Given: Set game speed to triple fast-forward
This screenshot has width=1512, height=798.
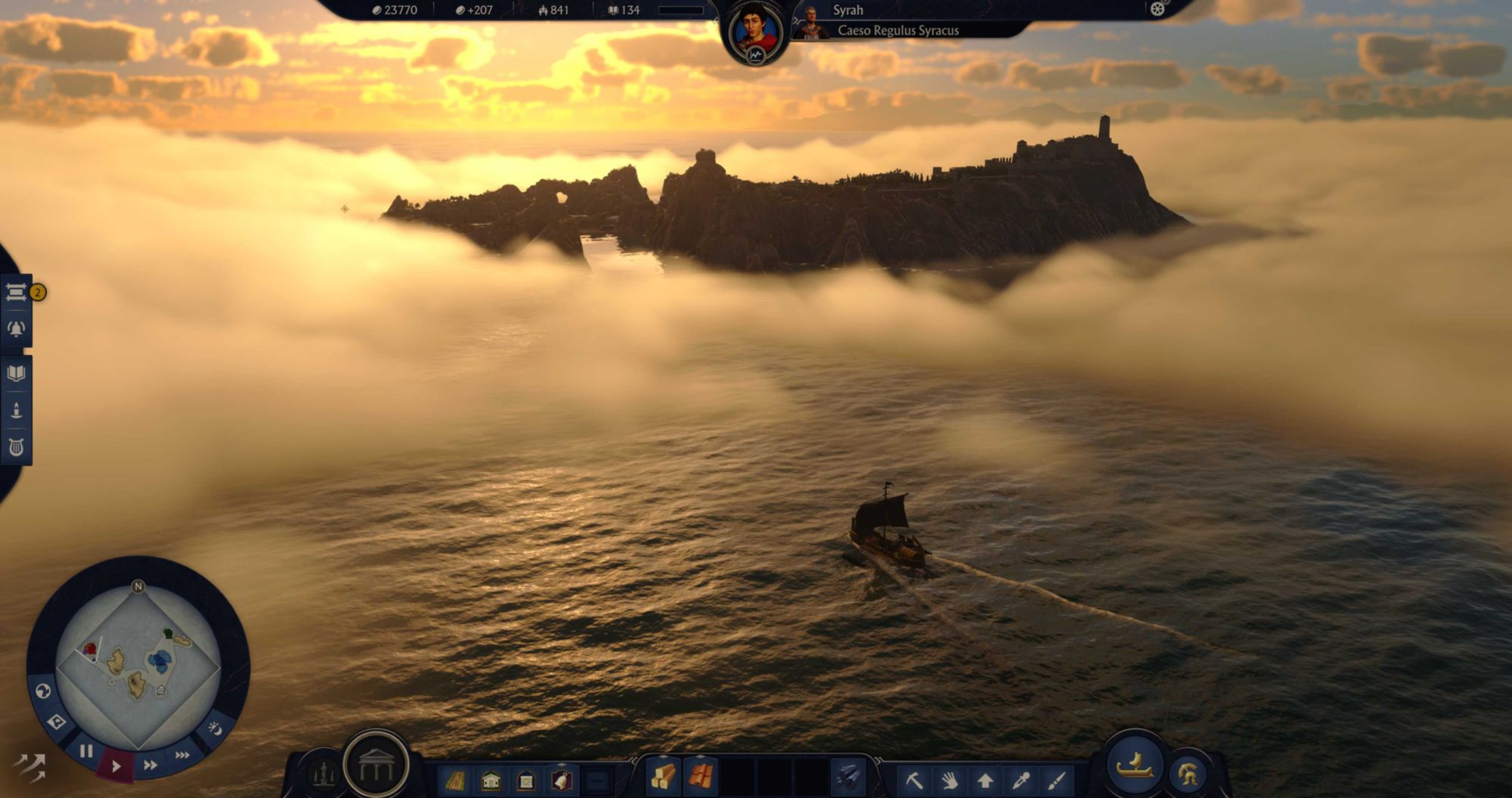Looking at the screenshot, I should [x=182, y=755].
